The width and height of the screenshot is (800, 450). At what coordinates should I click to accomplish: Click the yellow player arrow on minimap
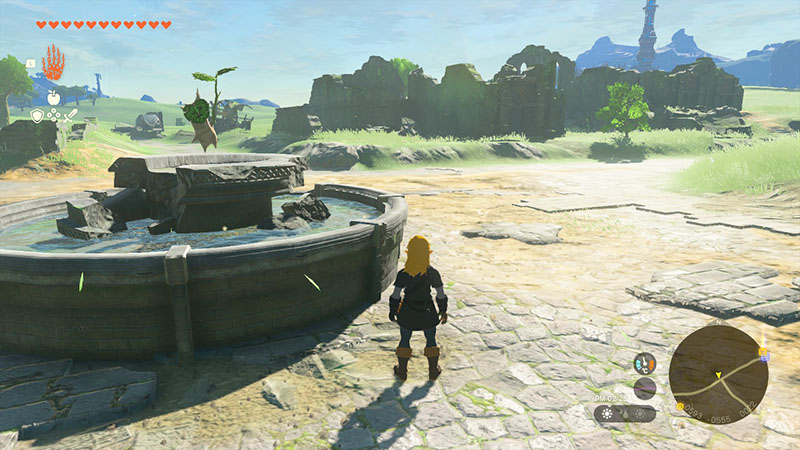pos(717,376)
